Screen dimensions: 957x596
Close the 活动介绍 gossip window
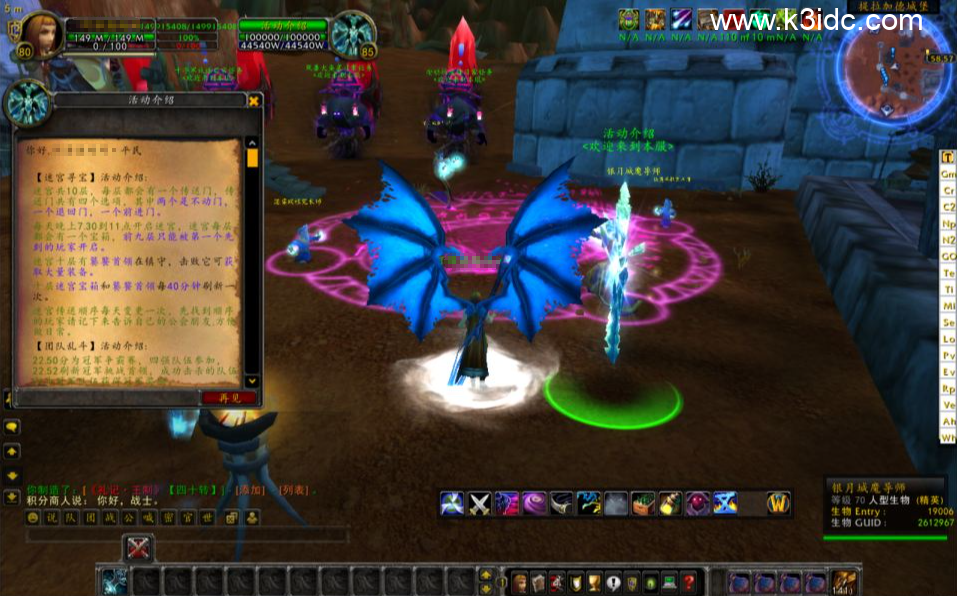254,100
